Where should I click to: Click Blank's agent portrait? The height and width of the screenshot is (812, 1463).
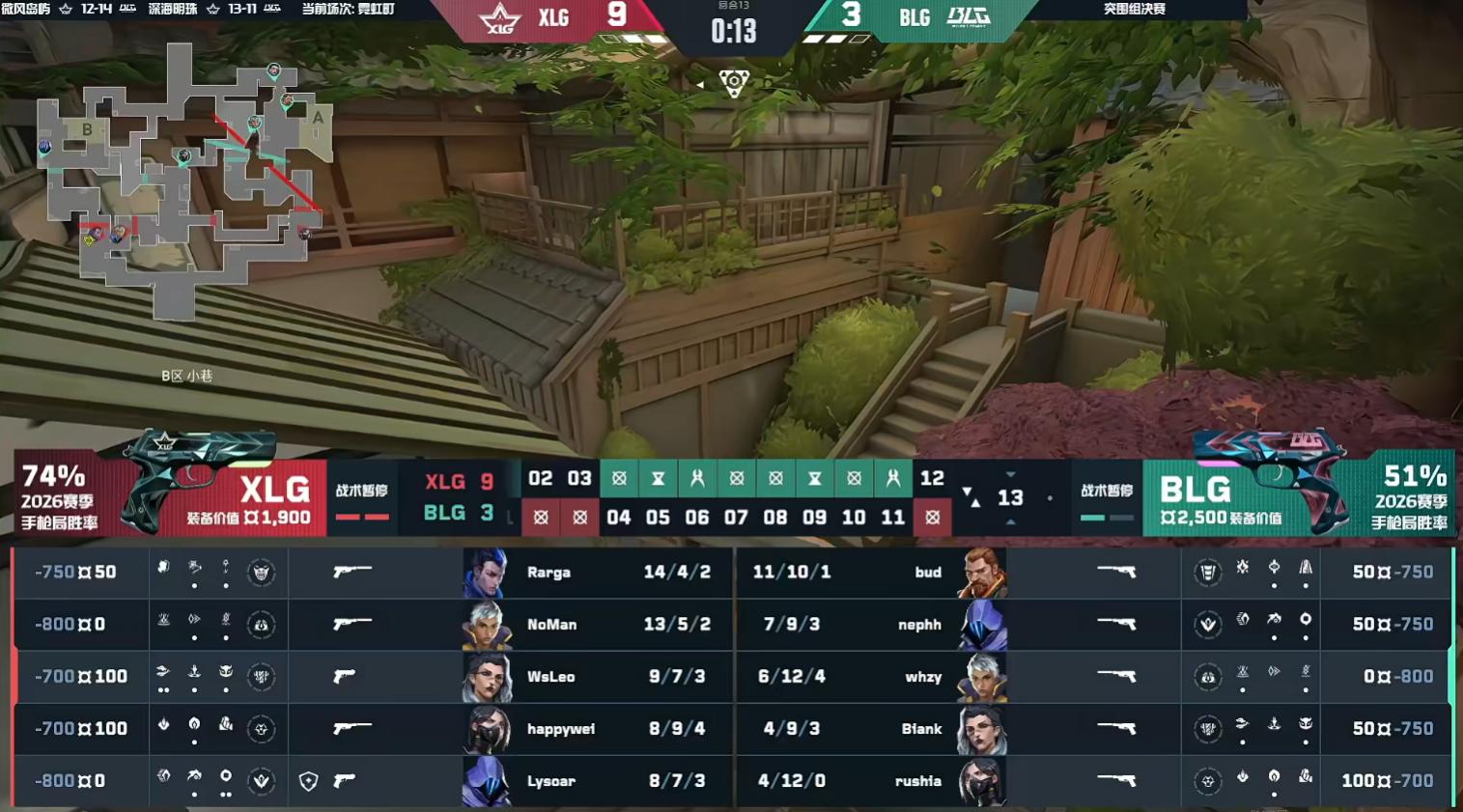click(982, 729)
